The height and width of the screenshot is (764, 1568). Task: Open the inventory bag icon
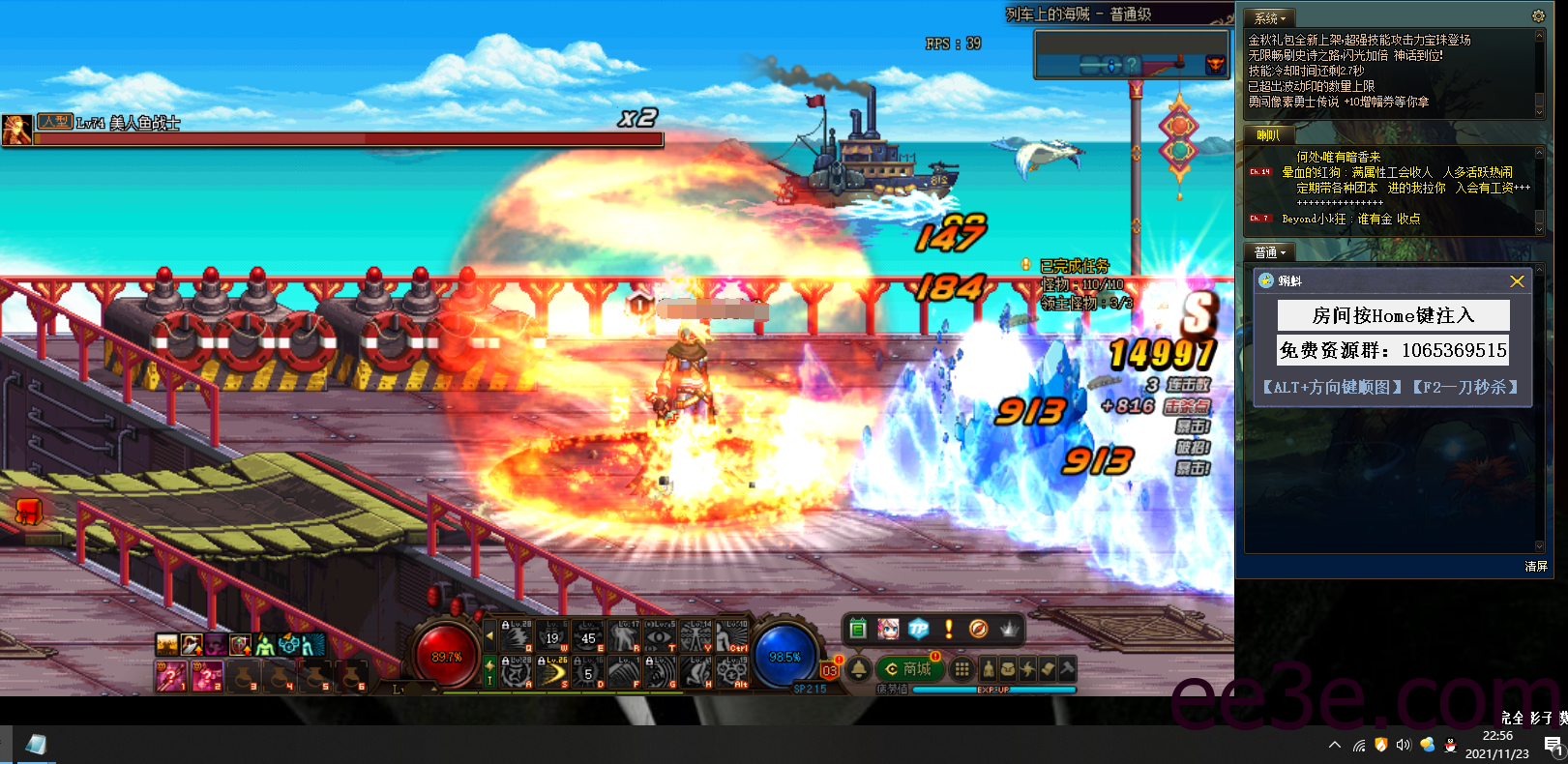pos(1009,669)
